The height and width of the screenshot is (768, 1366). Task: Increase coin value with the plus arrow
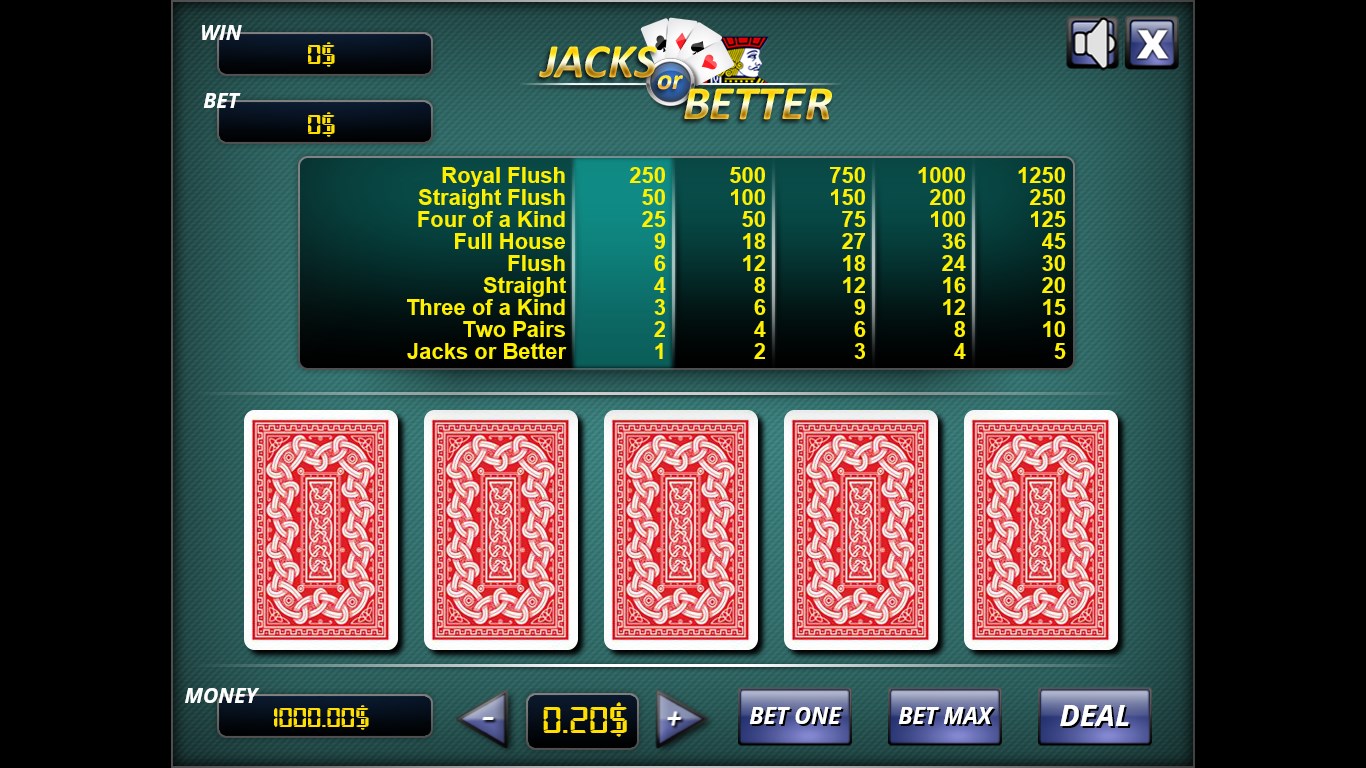click(678, 718)
